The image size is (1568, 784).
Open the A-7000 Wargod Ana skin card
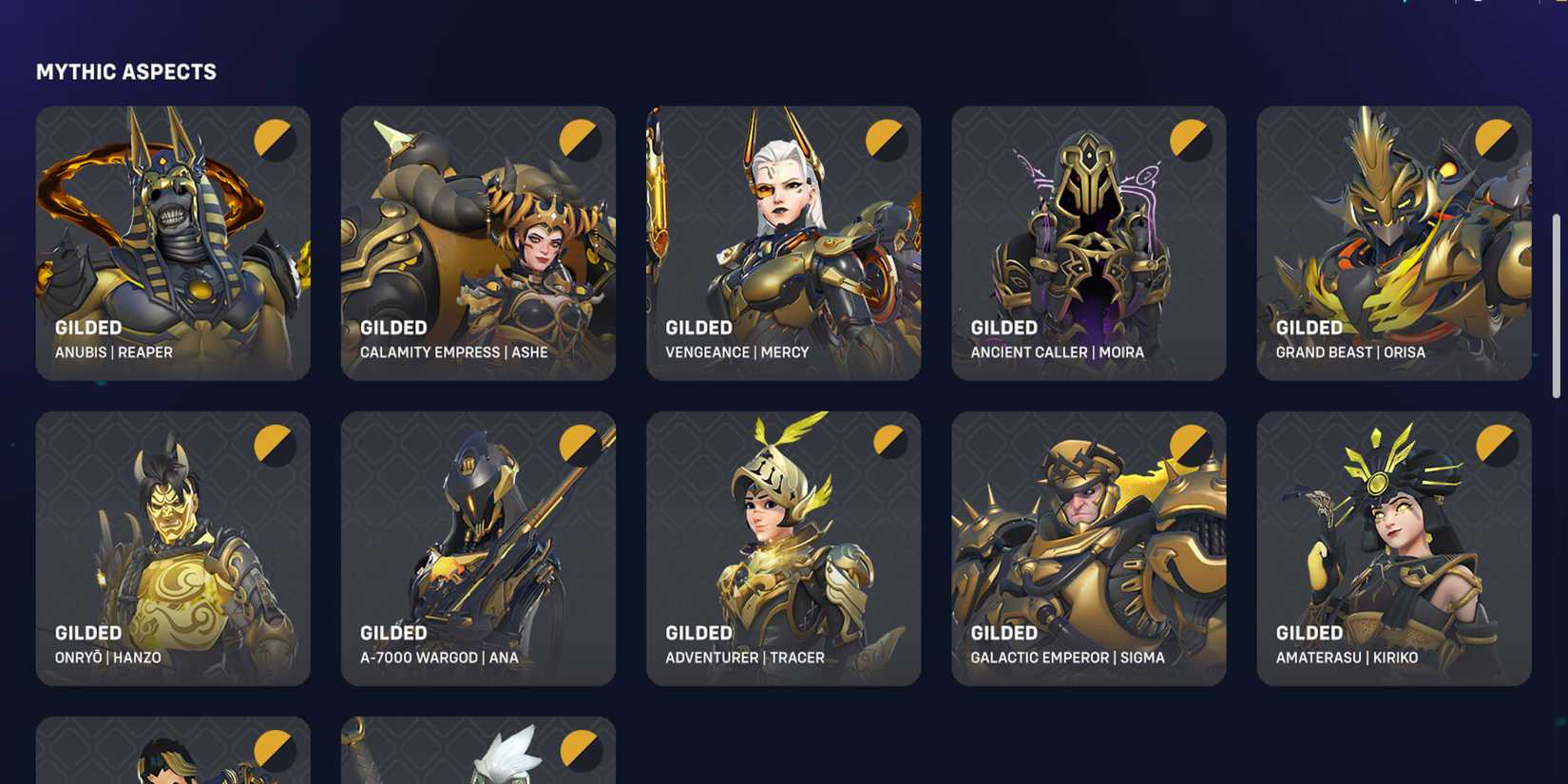click(x=478, y=546)
